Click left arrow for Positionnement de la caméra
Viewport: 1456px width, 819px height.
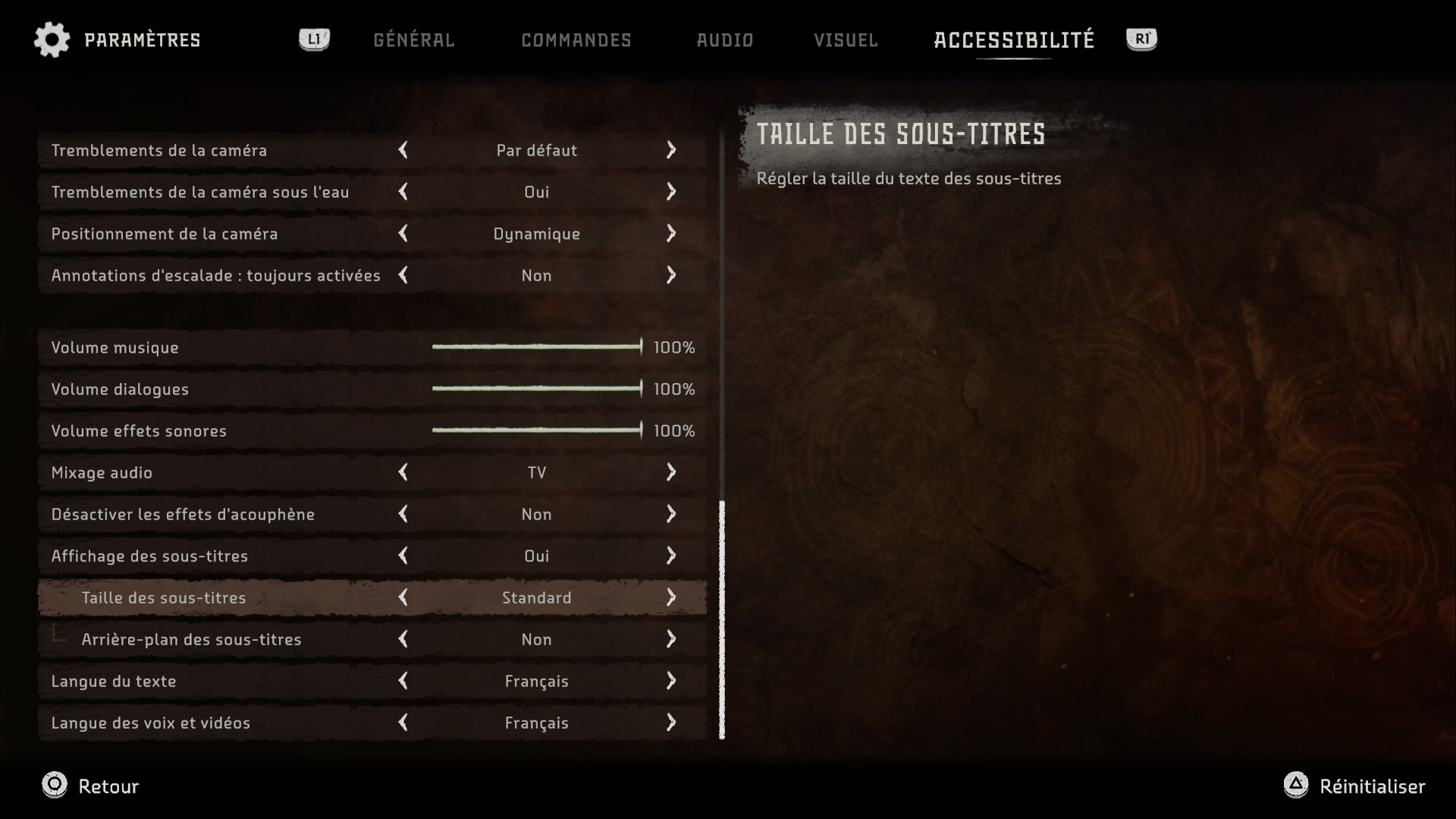click(403, 234)
